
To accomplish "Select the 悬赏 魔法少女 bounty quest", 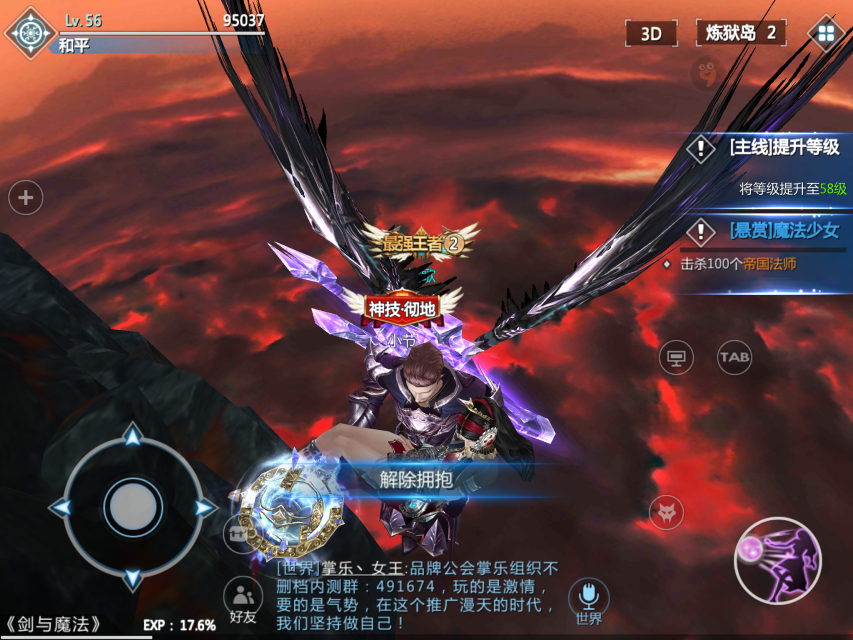I will 769,231.
